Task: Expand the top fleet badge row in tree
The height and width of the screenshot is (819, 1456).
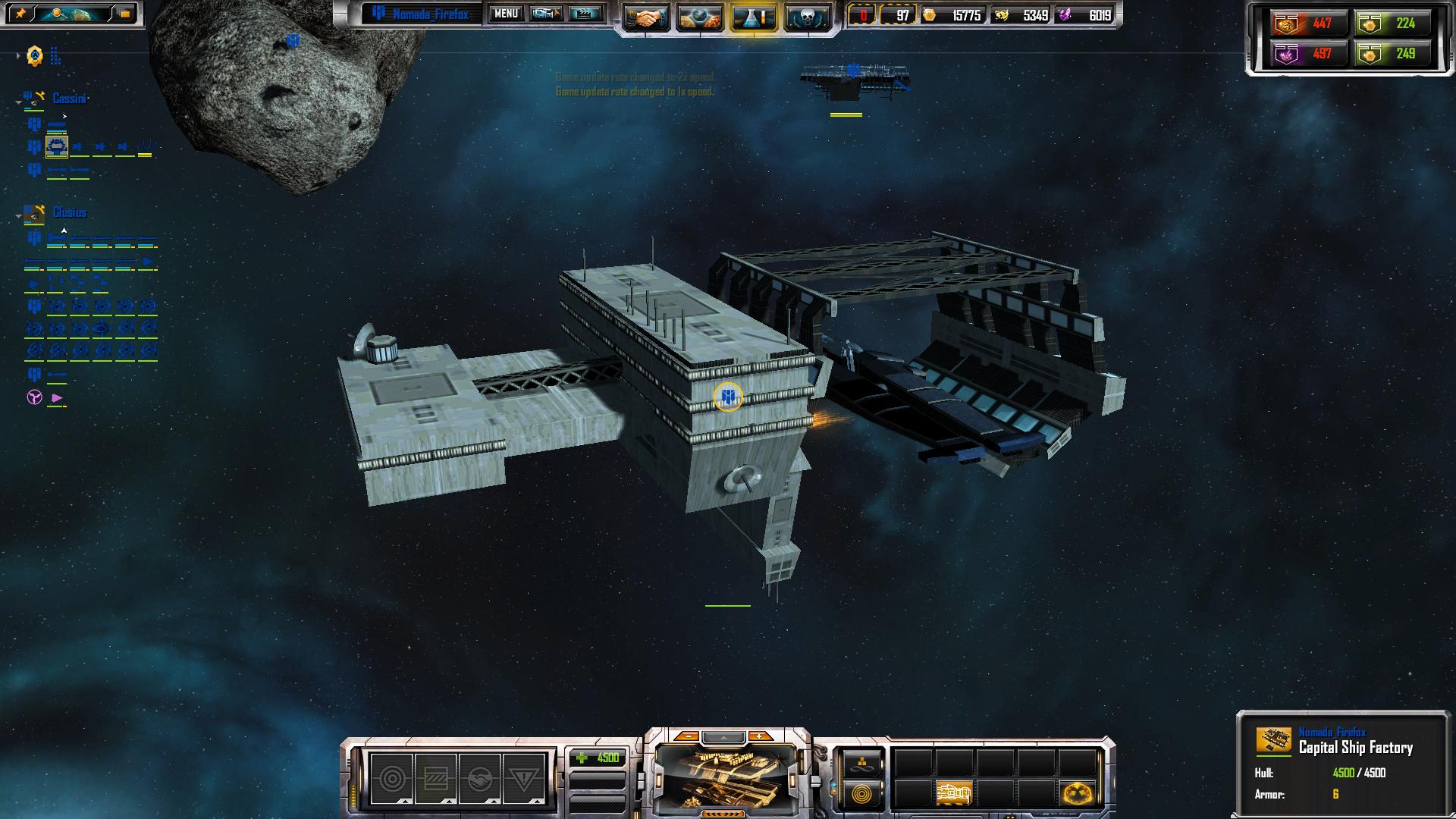Action: (17, 56)
